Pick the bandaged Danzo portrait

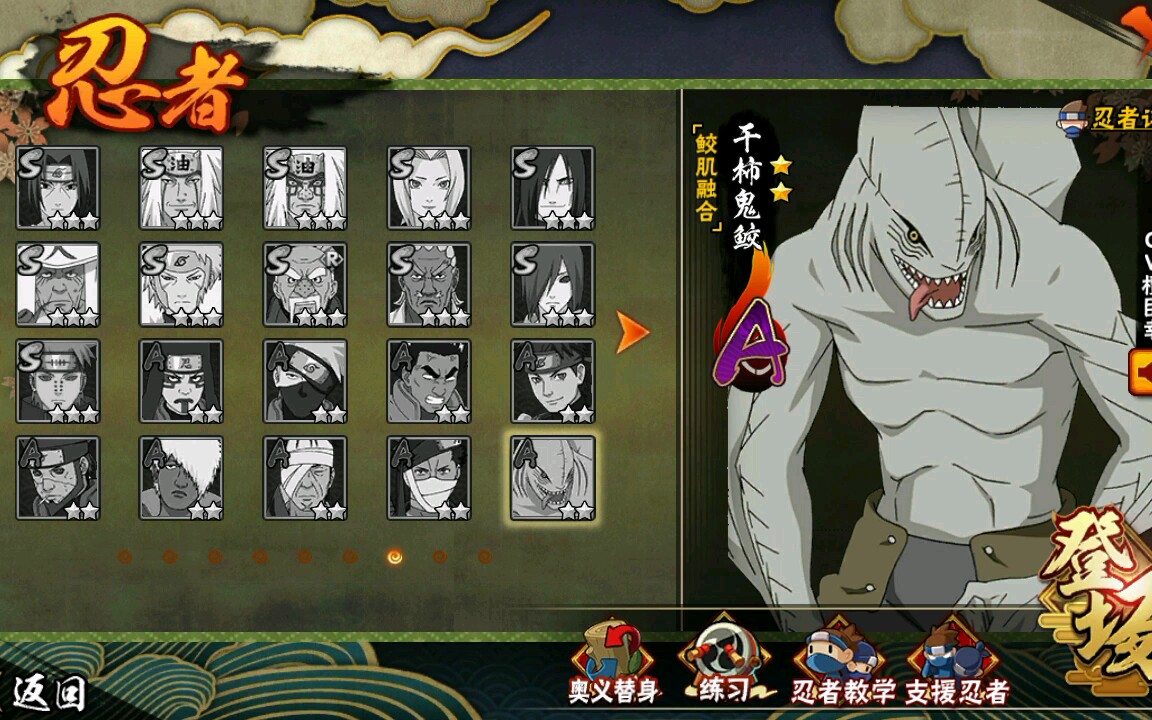coord(305,478)
